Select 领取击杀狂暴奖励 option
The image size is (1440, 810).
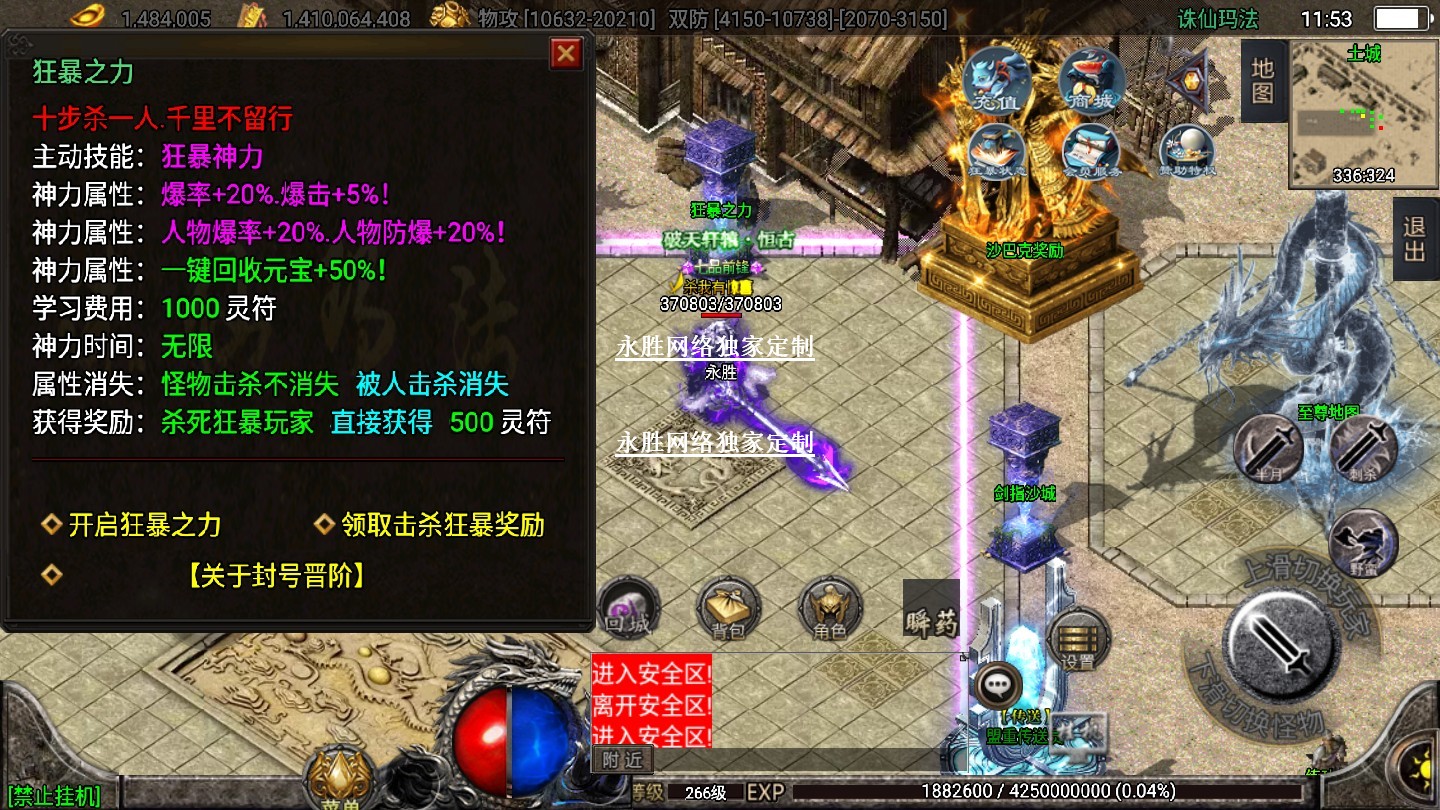pyautogui.click(x=442, y=525)
